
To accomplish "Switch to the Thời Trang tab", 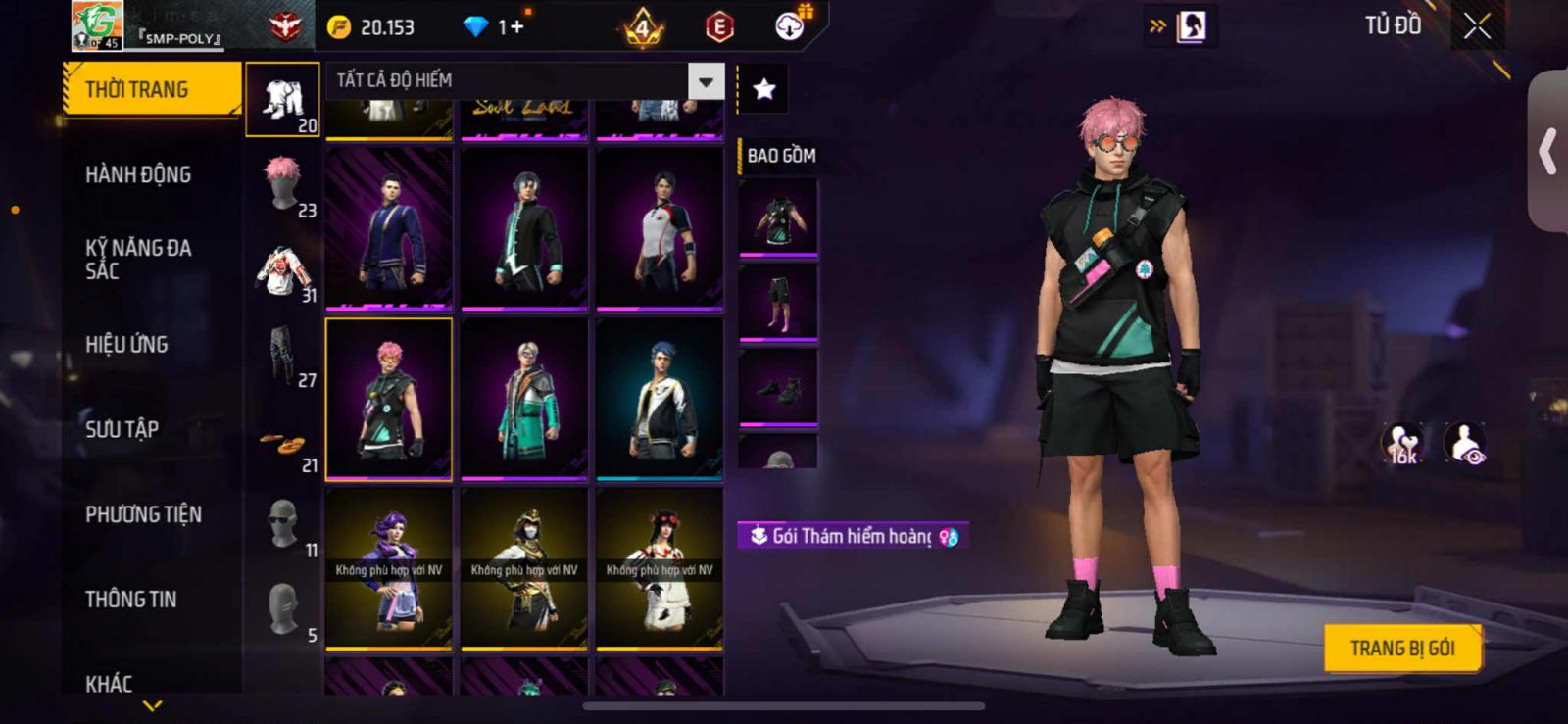I will coord(151,90).
